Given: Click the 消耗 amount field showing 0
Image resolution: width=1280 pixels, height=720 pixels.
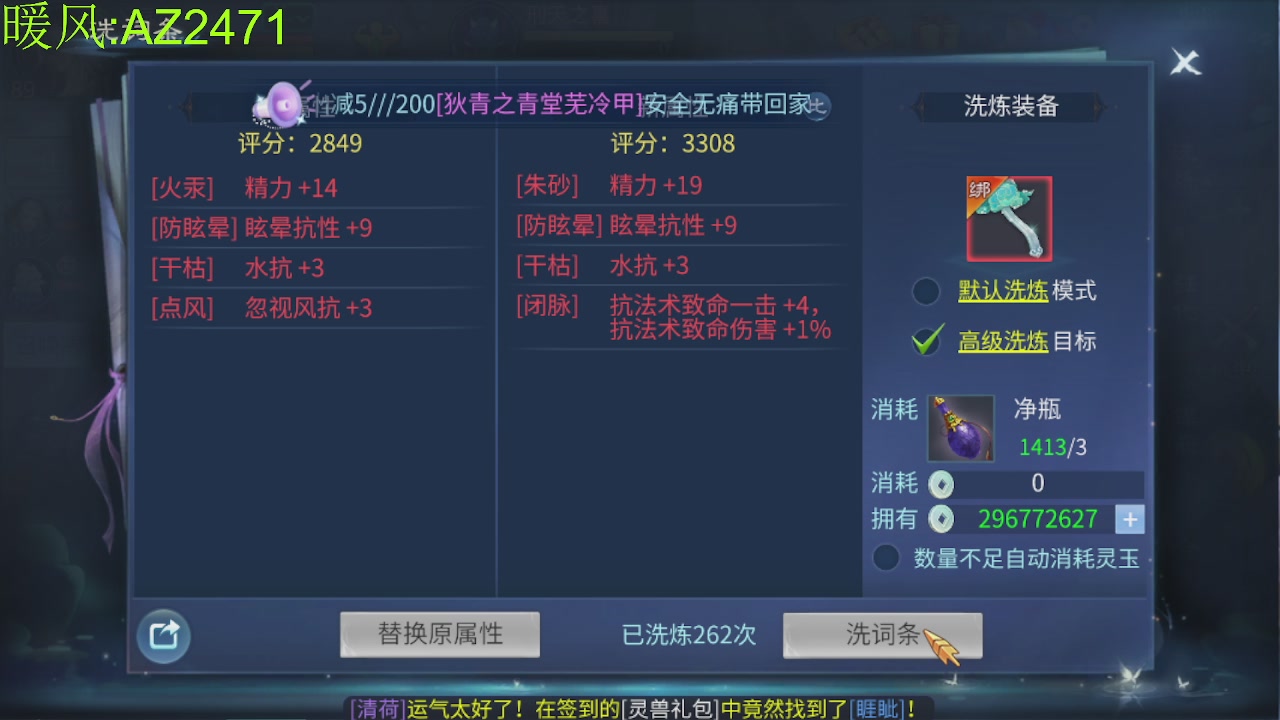Looking at the screenshot, I should [1038, 484].
